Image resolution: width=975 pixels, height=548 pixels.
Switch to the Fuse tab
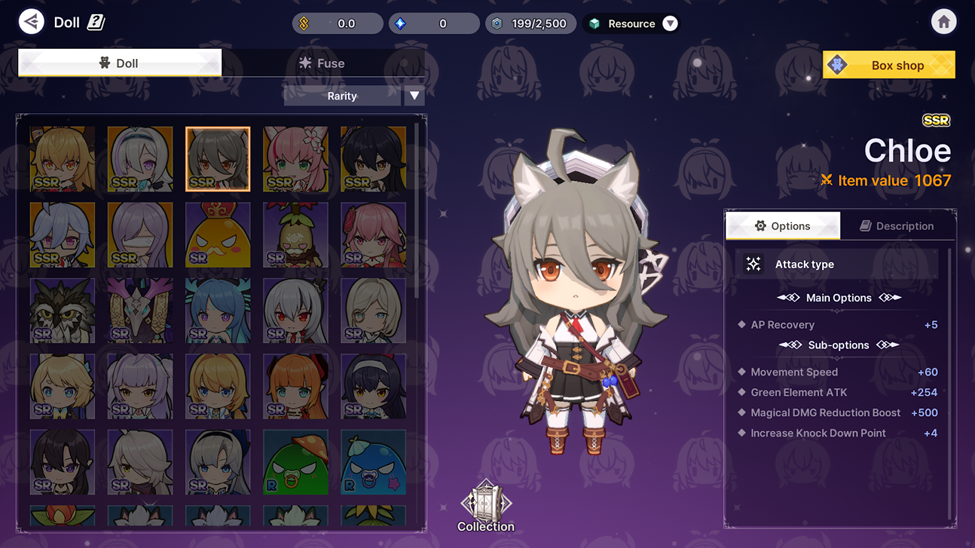click(x=322, y=63)
